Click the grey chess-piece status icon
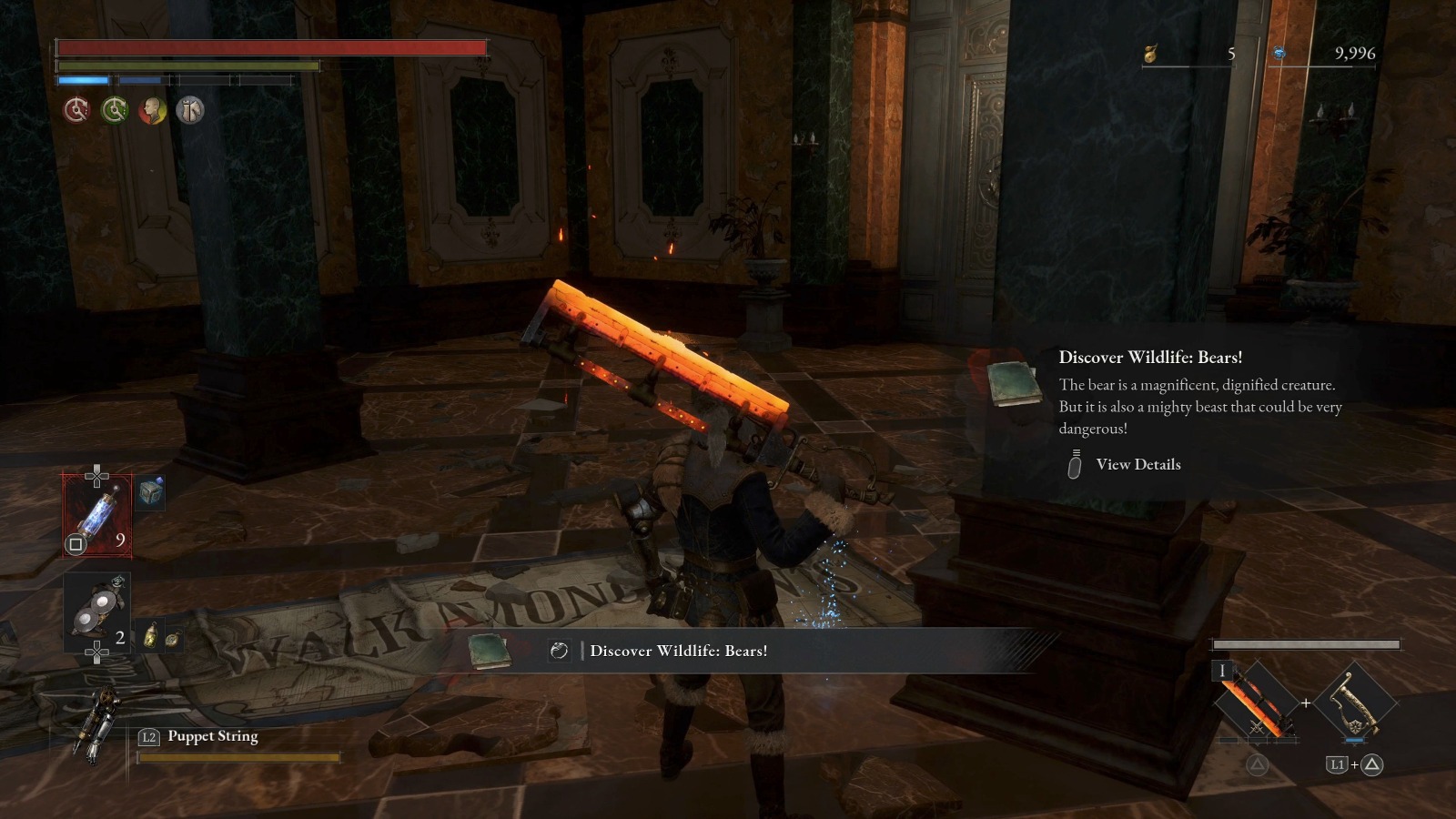Viewport: 1456px width, 819px height. tap(190, 110)
